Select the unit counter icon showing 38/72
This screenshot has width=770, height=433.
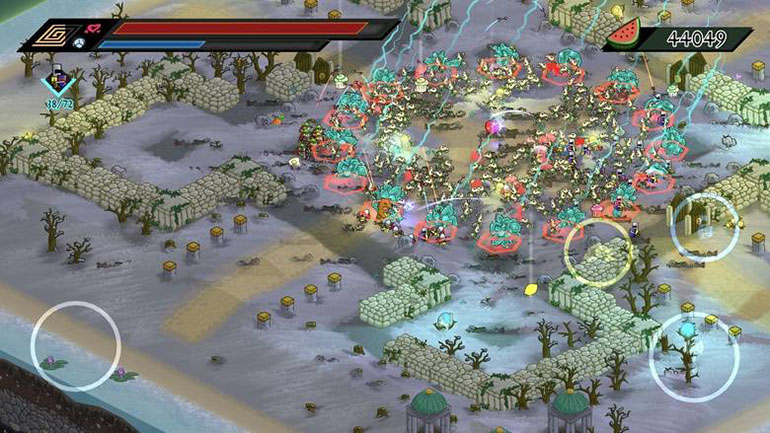[x=58, y=86]
